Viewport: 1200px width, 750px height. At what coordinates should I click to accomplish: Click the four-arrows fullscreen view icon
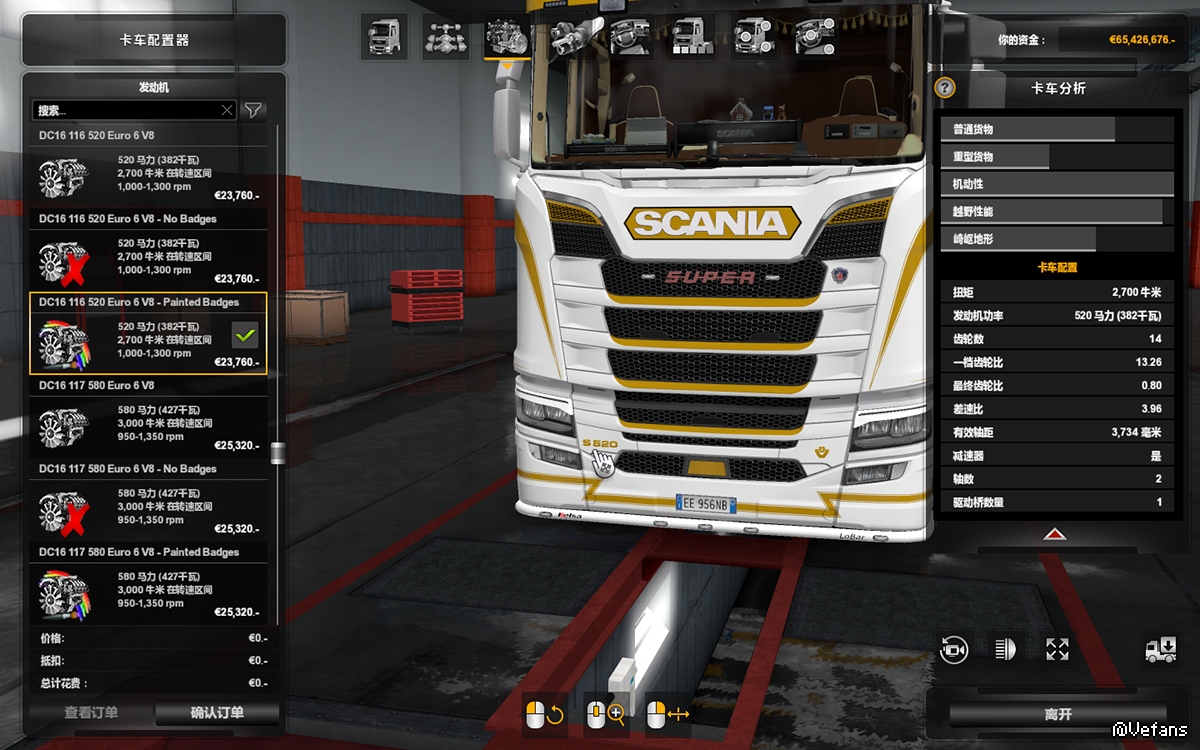[1057, 650]
